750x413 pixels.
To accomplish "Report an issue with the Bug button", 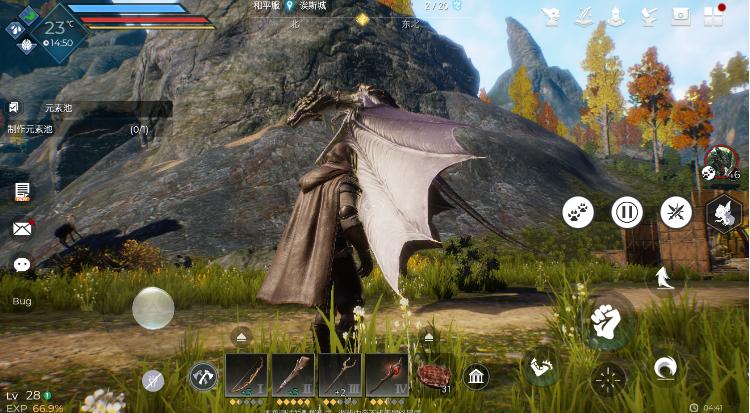I will coord(22,300).
